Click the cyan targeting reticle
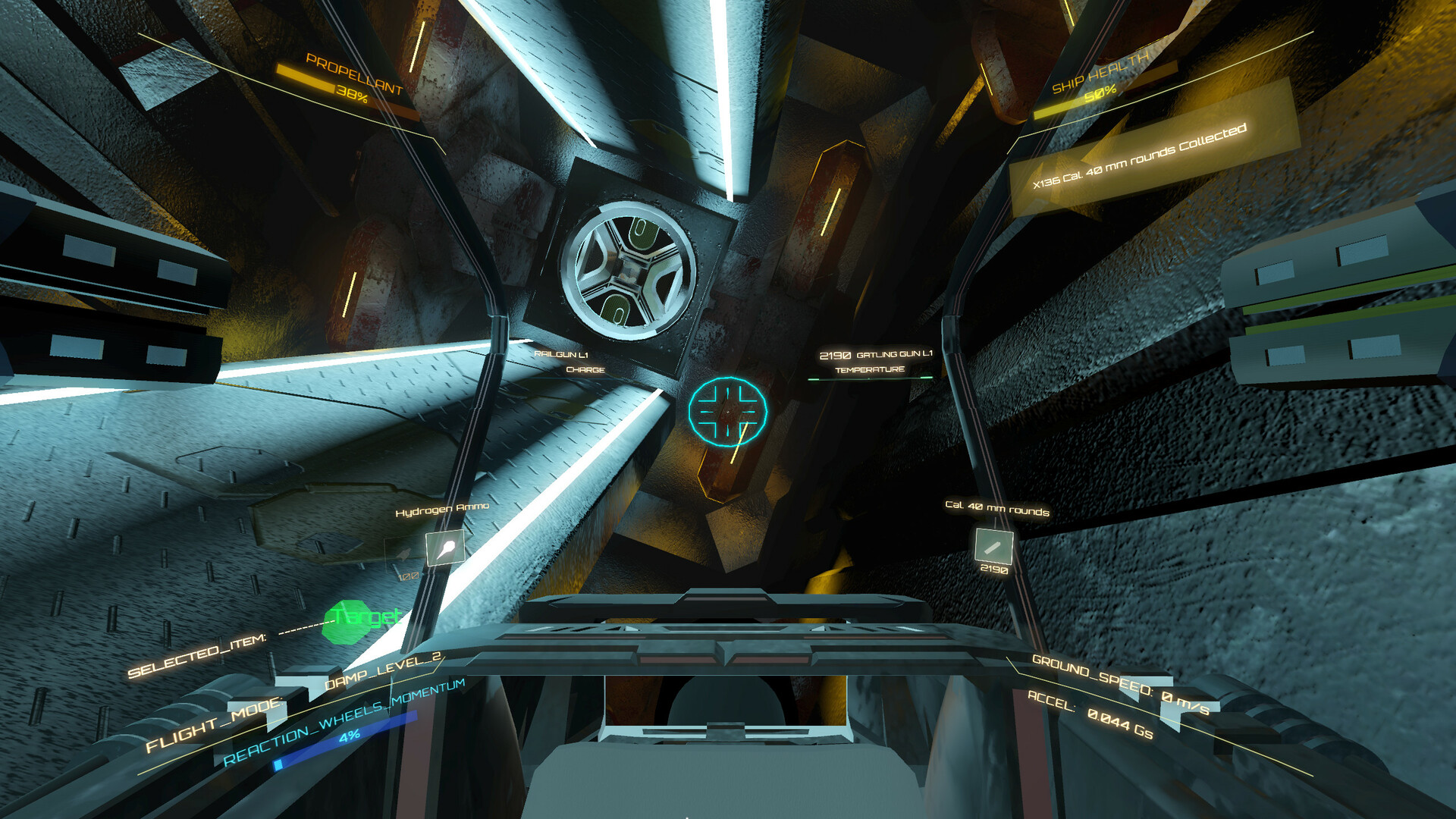1456x819 pixels. (x=730, y=410)
